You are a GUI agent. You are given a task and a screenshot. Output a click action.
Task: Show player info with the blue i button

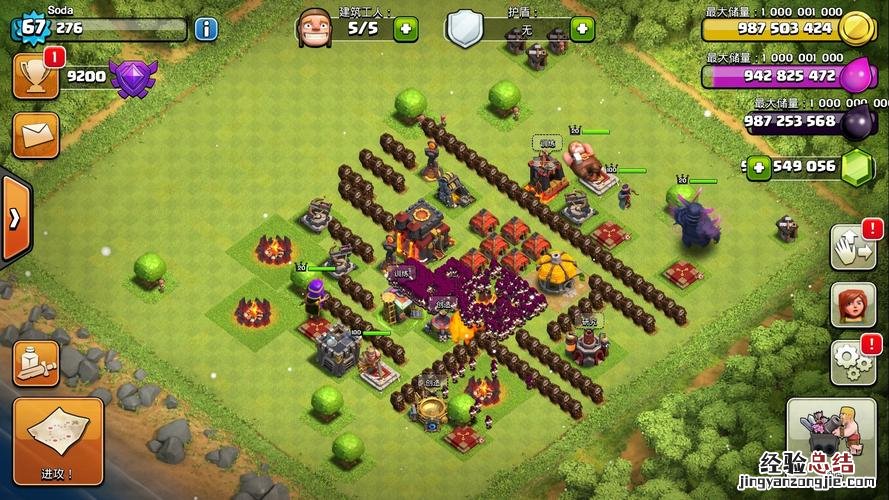click(x=206, y=28)
